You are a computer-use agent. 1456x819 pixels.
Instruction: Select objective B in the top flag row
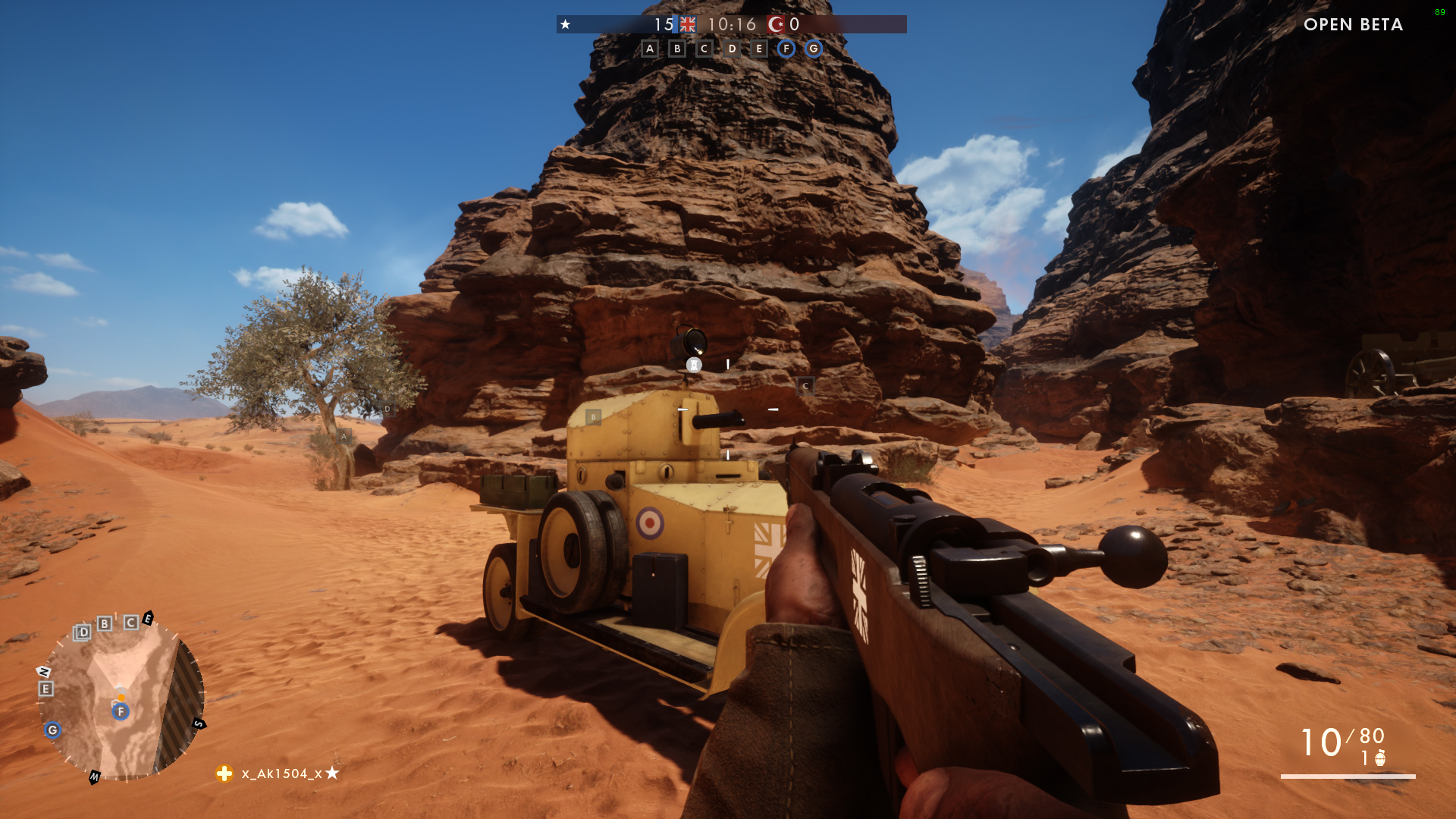(677, 49)
